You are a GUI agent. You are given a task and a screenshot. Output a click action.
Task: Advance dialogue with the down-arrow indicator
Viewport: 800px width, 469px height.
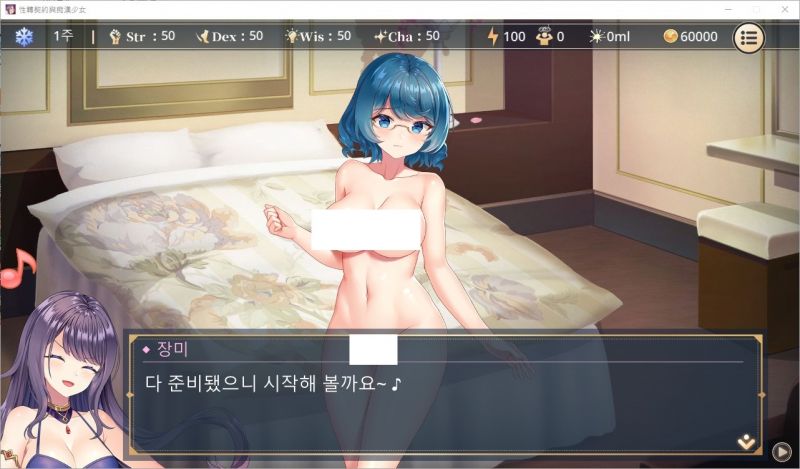[746, 441]
